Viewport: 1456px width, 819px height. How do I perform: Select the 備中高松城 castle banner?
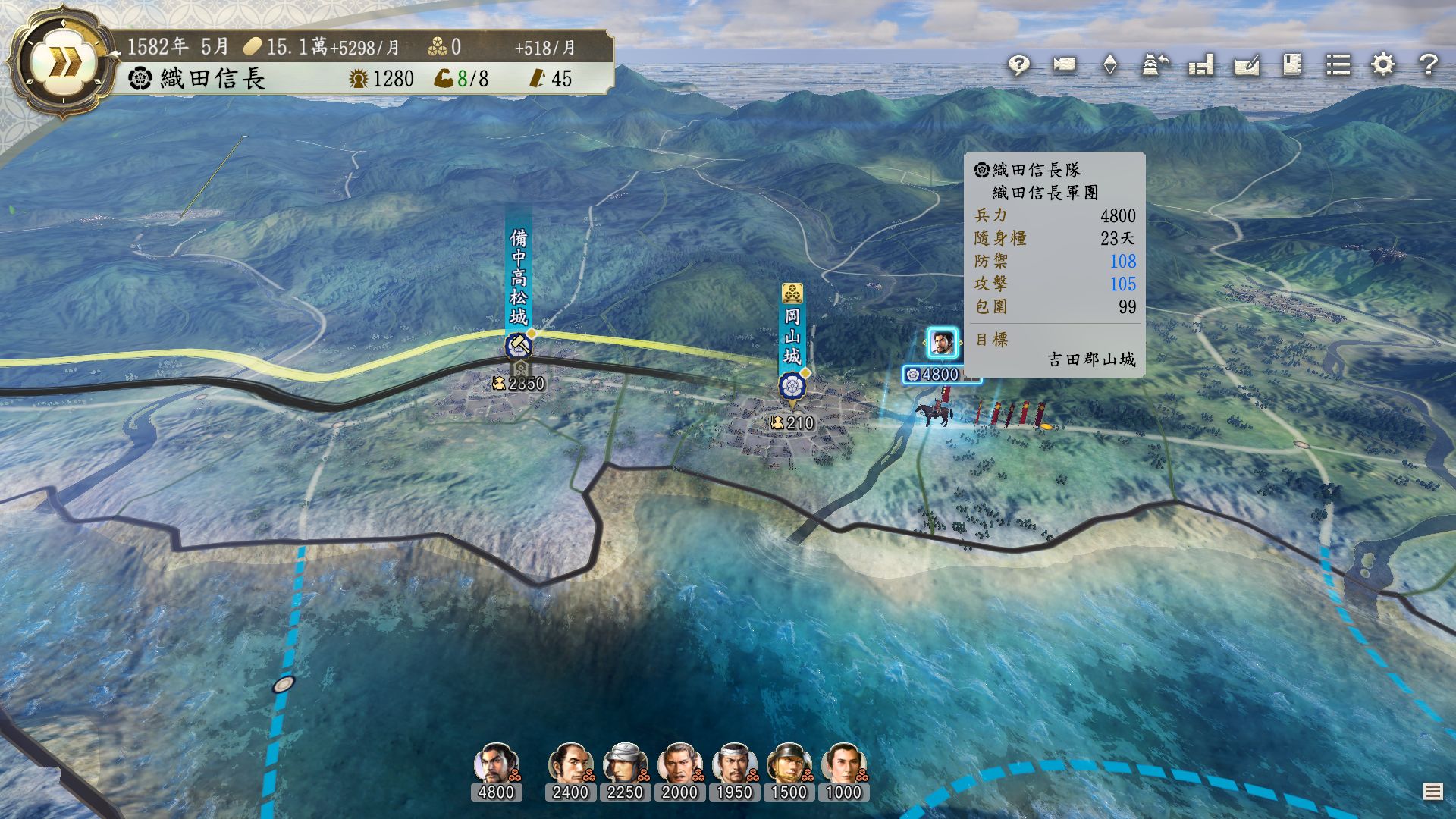[519, 277]
